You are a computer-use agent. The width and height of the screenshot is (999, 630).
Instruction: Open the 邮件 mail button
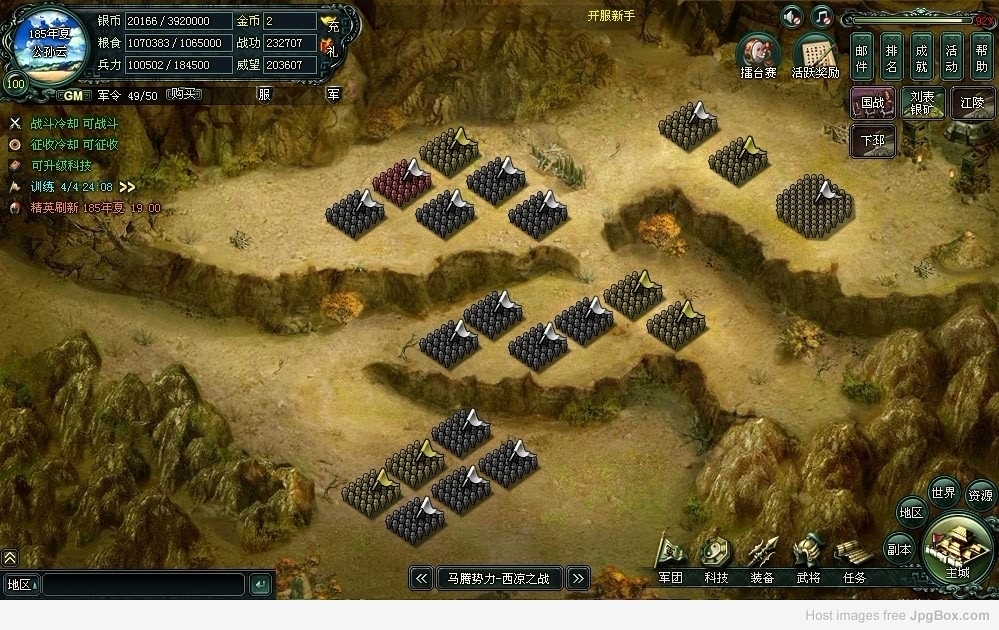tap(863, 56)
